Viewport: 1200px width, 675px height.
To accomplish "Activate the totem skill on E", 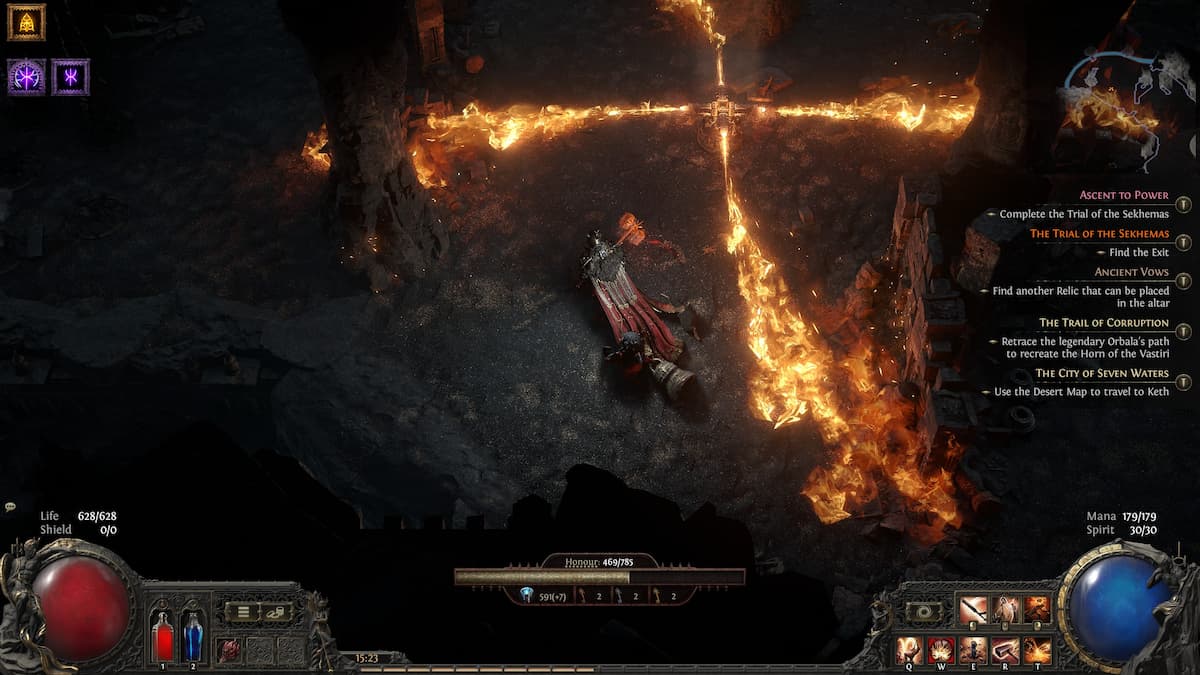I will pyautogui.click(x=974, y=650).
